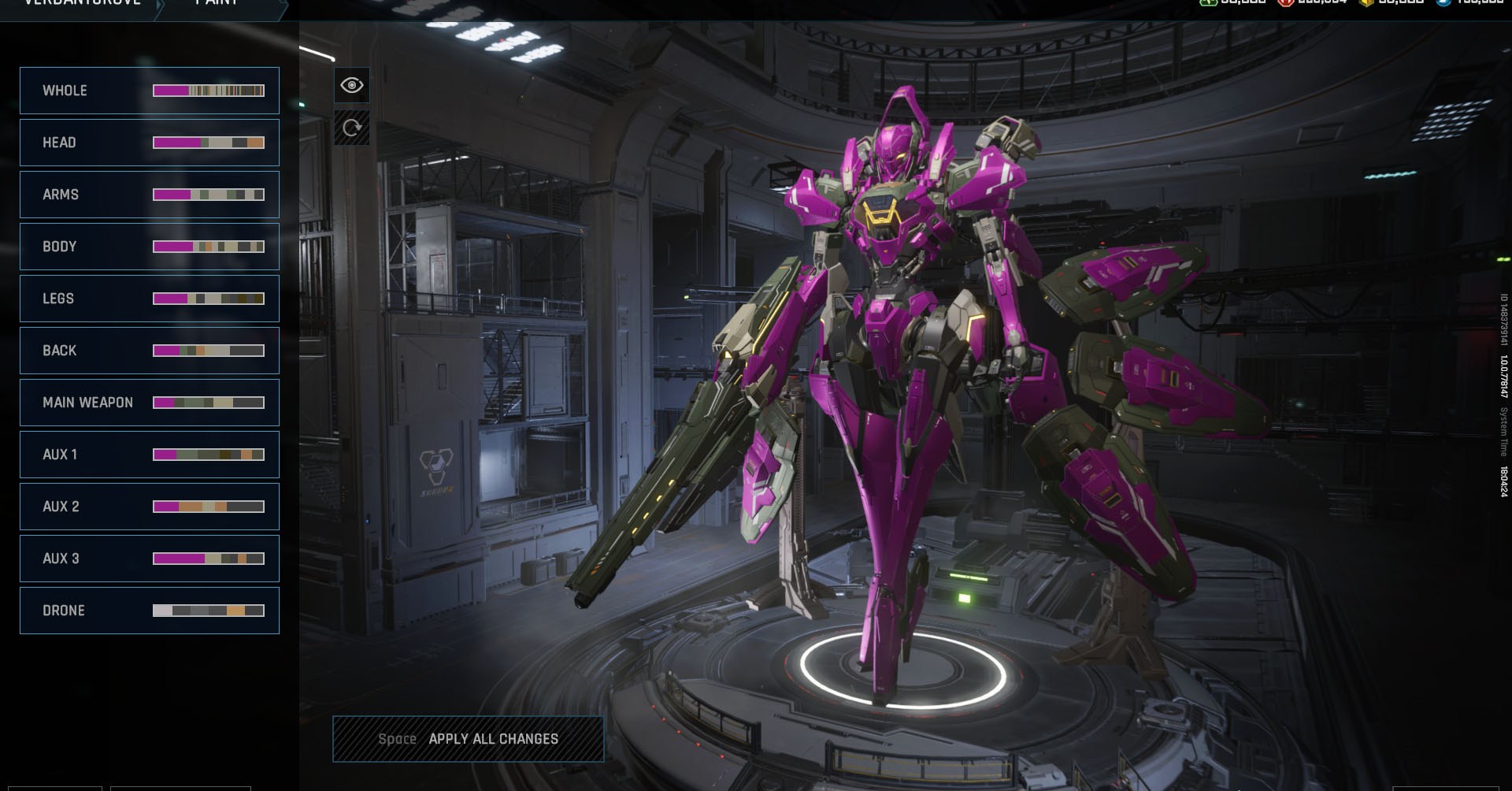The height and width of the screenshot is (791, 1512).
Task: Open the HEAD color palette strip
Action: click(x=208, y=143)
